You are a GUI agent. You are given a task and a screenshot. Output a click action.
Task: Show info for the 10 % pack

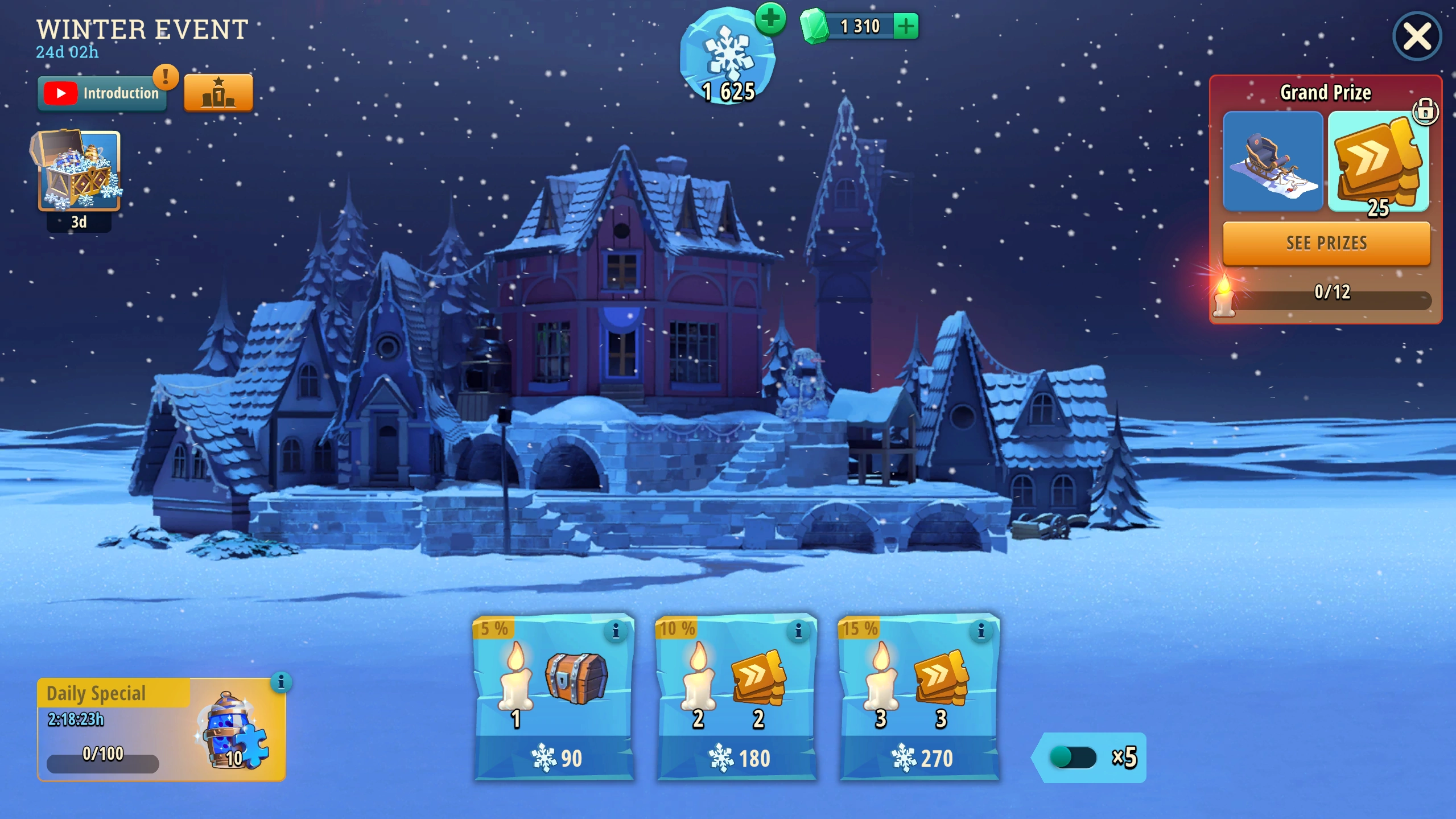coord(798,631)
